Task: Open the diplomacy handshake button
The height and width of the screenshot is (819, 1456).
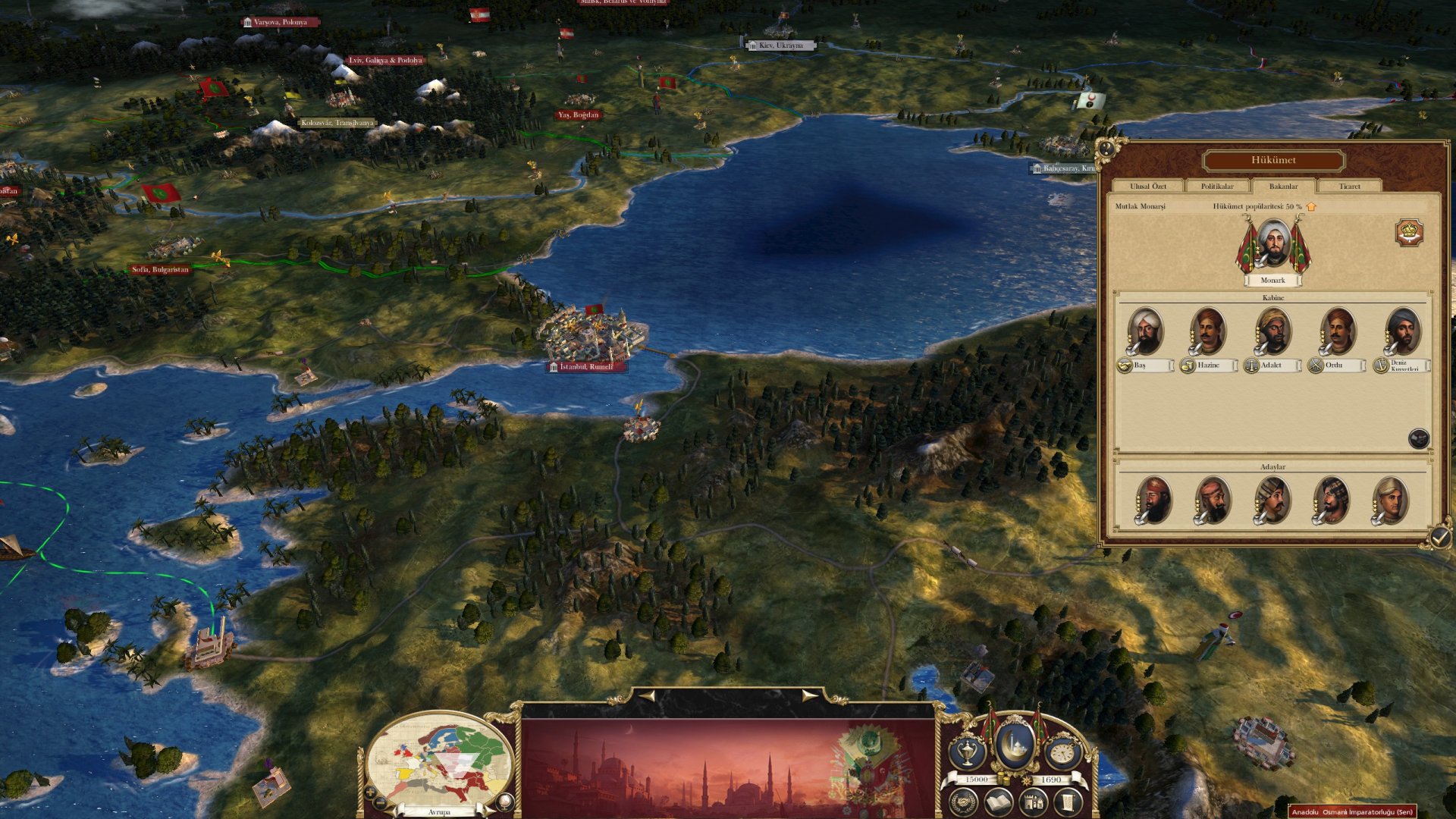Action: tap(963, 802)
